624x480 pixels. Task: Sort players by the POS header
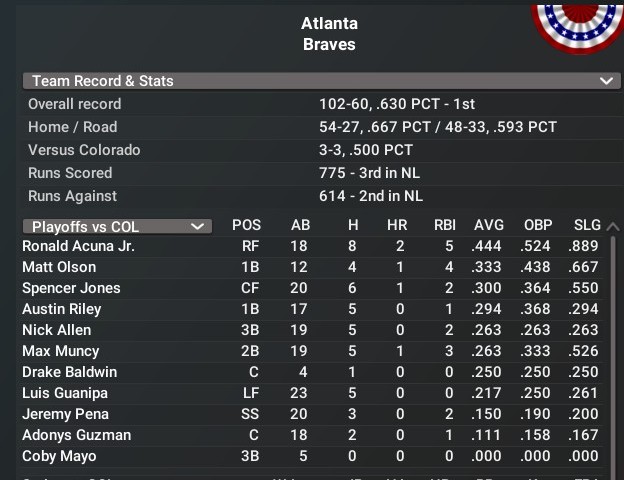[246, 225]
